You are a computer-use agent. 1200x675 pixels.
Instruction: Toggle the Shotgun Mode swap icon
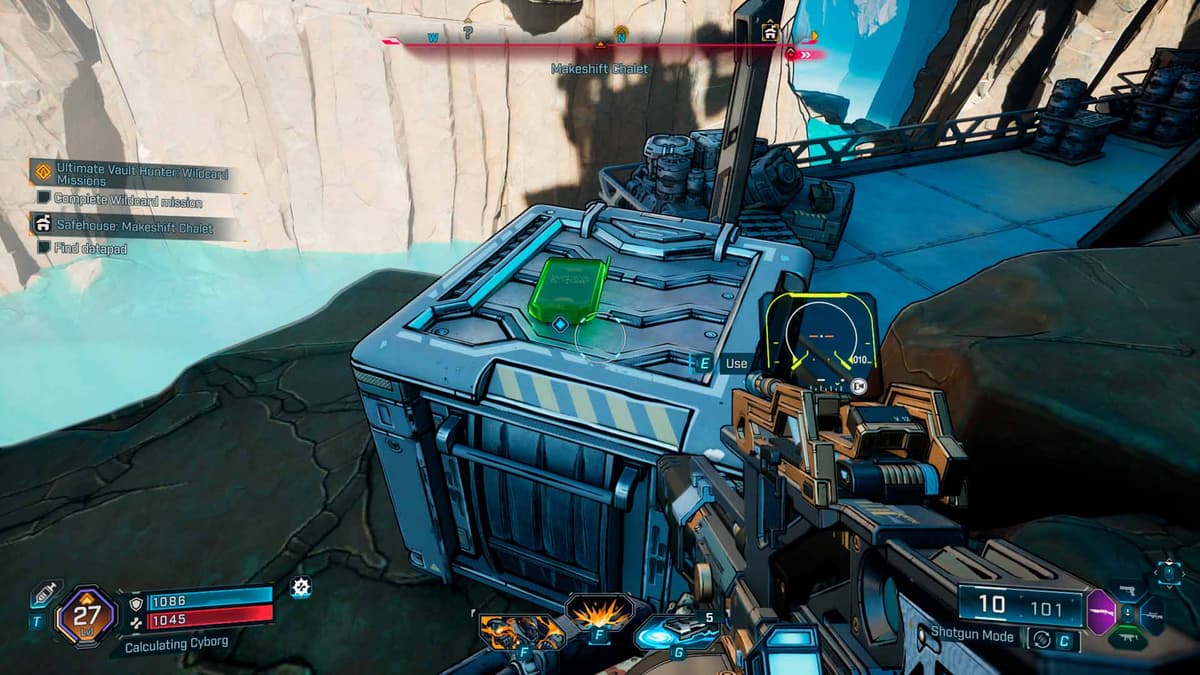(1042, 637)
